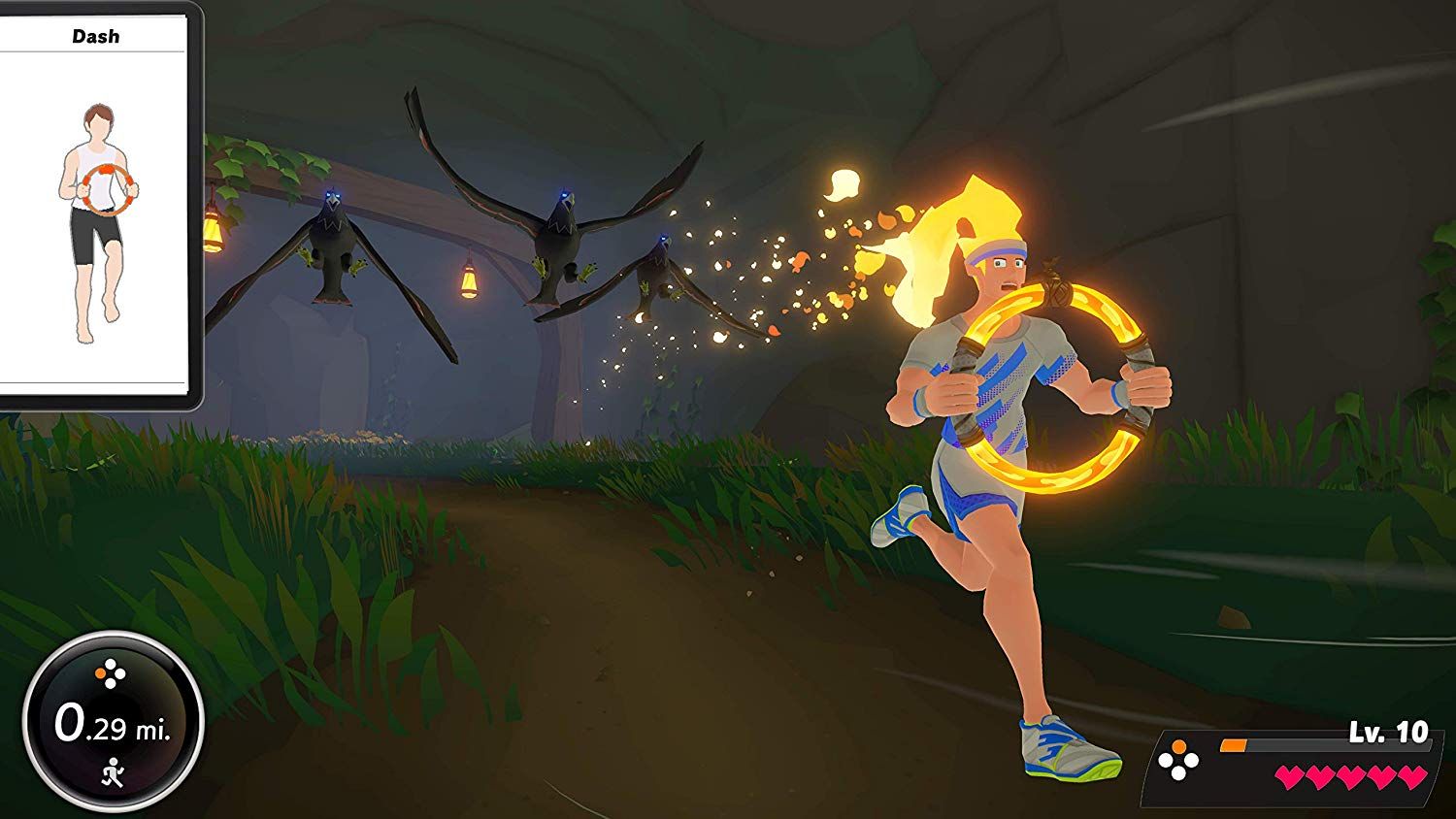Viewport: 1456px width, 819px height.
Task: Click the orange face button in the meter's button cluster
Action: point(99,672)
